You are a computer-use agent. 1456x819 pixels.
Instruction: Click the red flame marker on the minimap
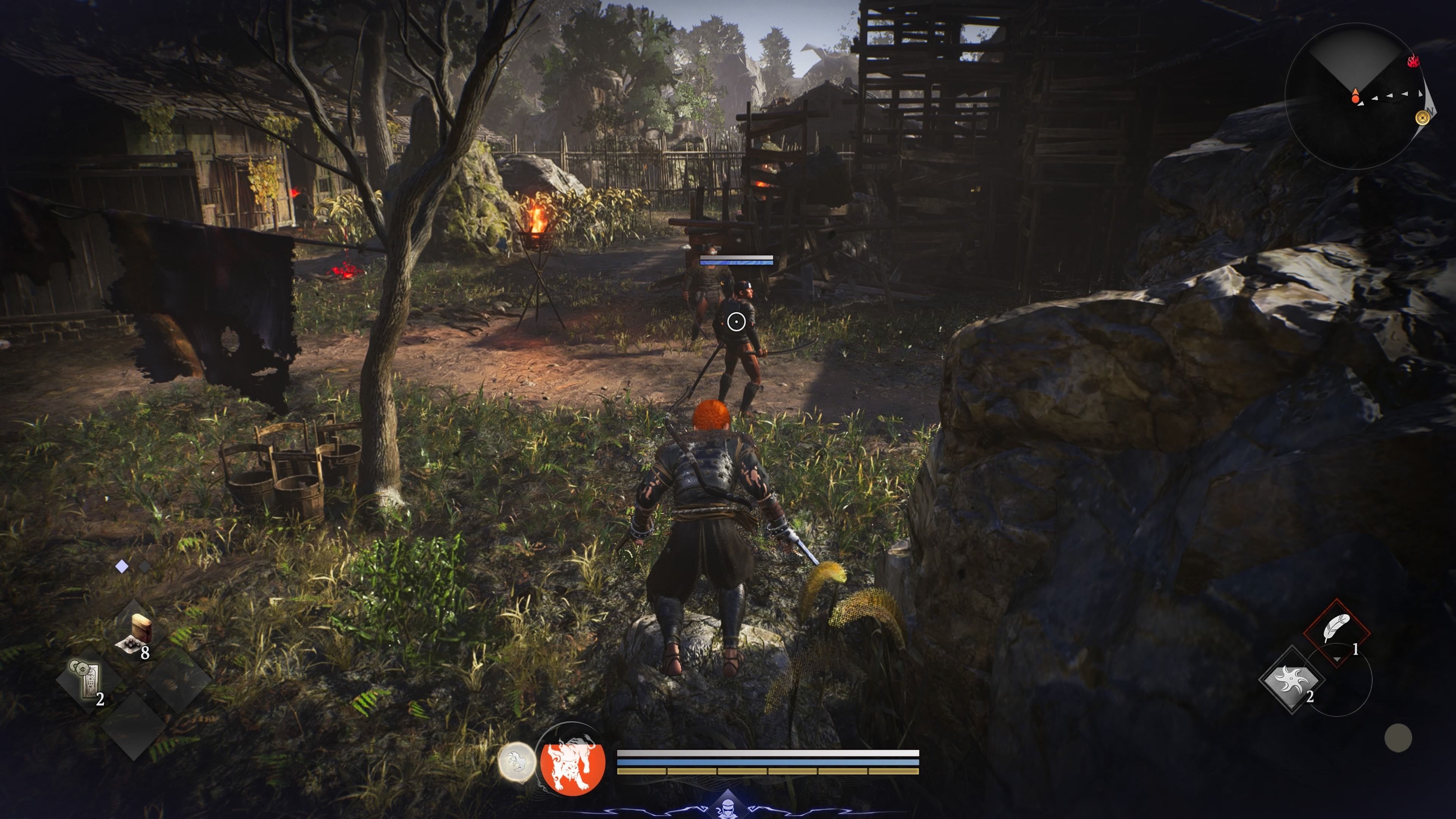[1414, 61]
